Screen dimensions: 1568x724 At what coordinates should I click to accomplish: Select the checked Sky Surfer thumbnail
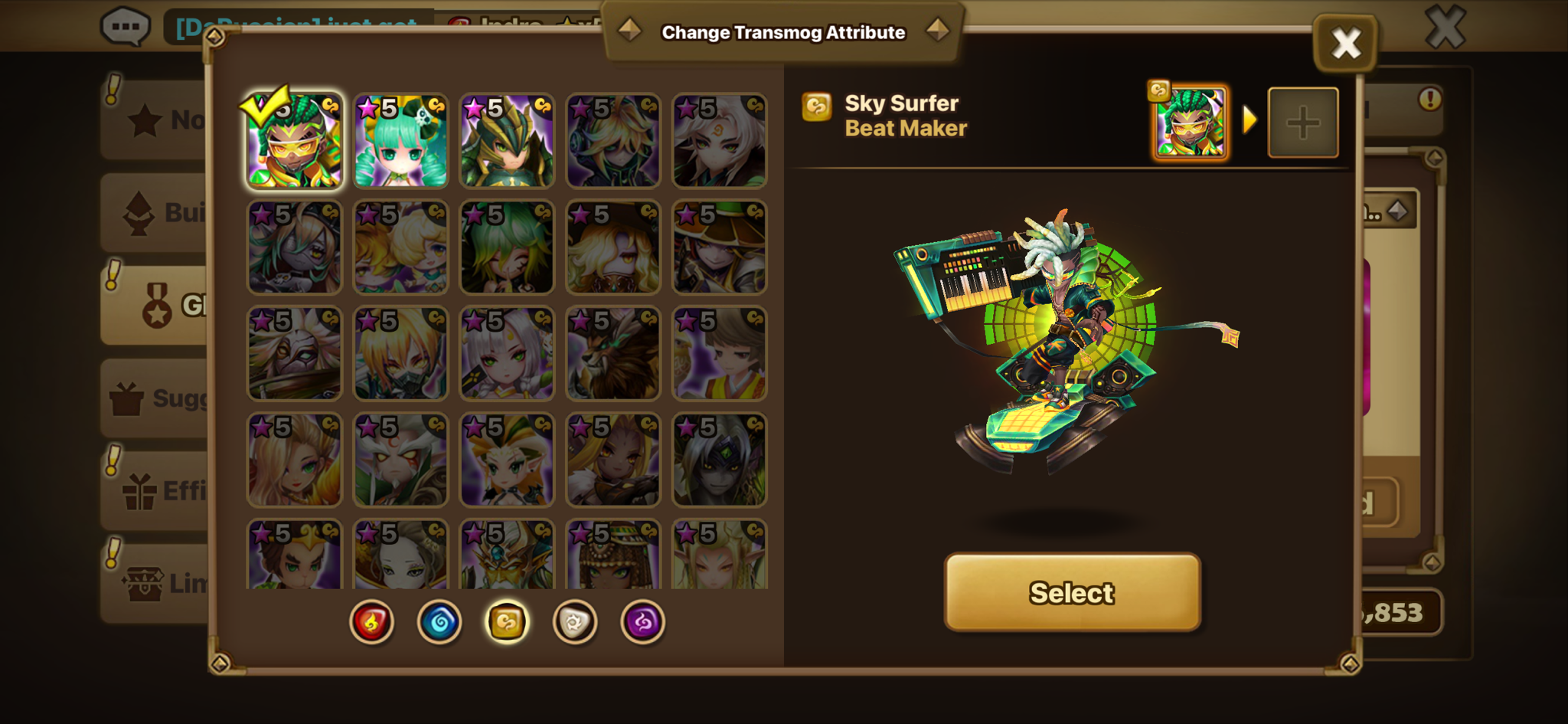coord(295,141)
